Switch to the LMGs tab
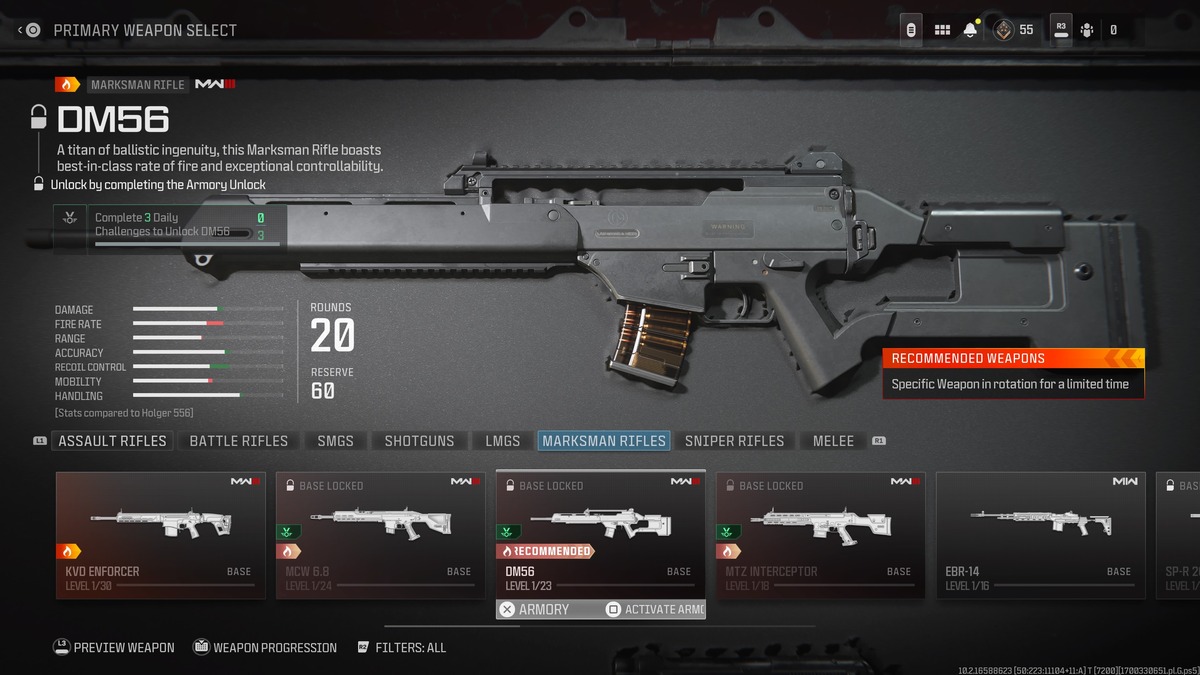The height and width of the screenshot is (675, 1200). coord(503,441)
